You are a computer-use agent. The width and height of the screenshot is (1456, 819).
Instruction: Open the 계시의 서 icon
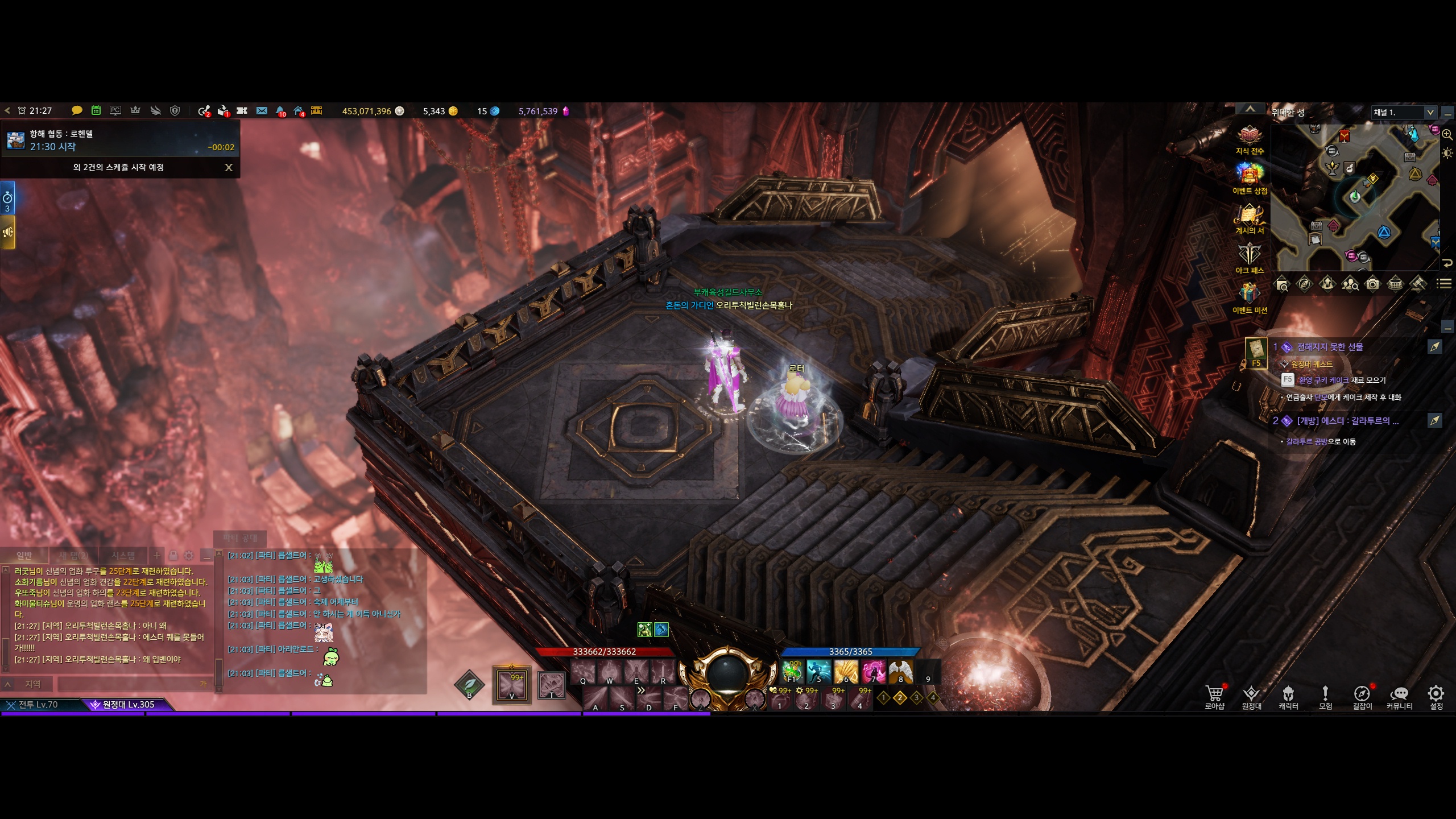point(1250,215)
